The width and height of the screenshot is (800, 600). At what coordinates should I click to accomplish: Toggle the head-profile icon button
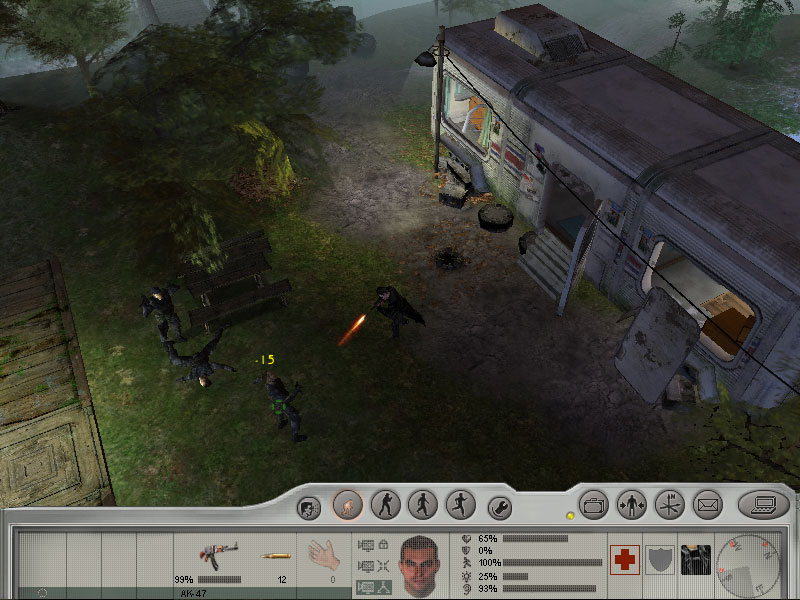coord(310,507)
